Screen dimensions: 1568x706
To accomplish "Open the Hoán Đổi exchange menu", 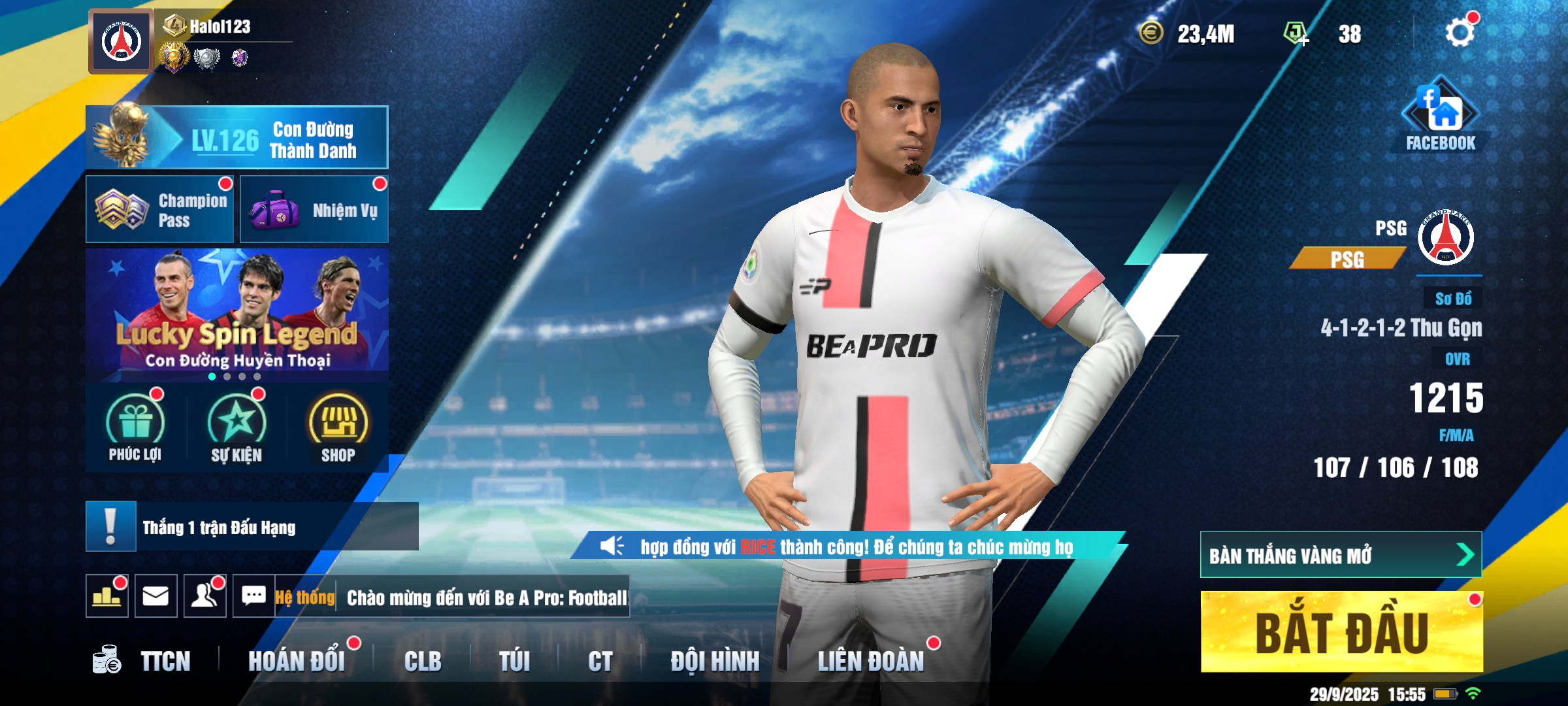I will click(x=297, y=662).
